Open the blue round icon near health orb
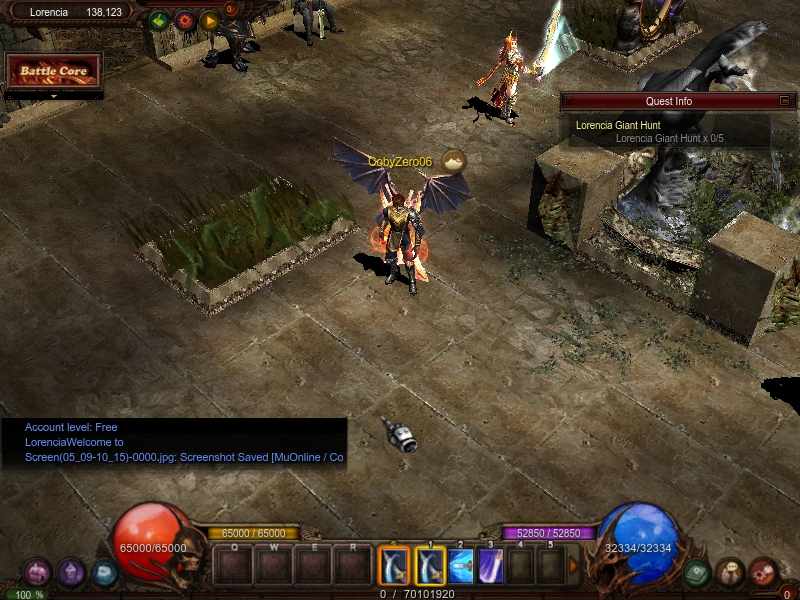 (x=103, y=572)
